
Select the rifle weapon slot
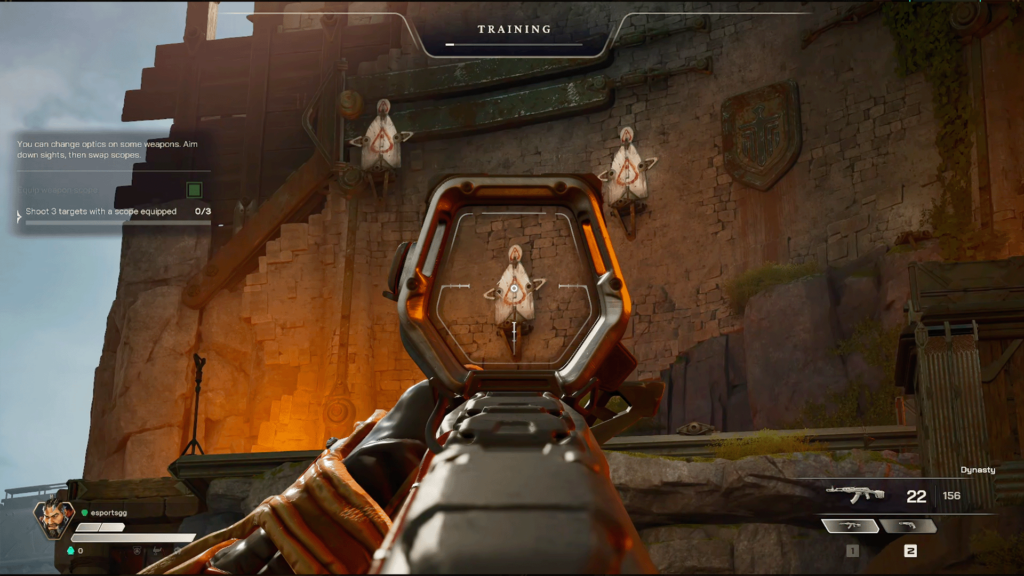pyautogui.click(x=851, y=526)
